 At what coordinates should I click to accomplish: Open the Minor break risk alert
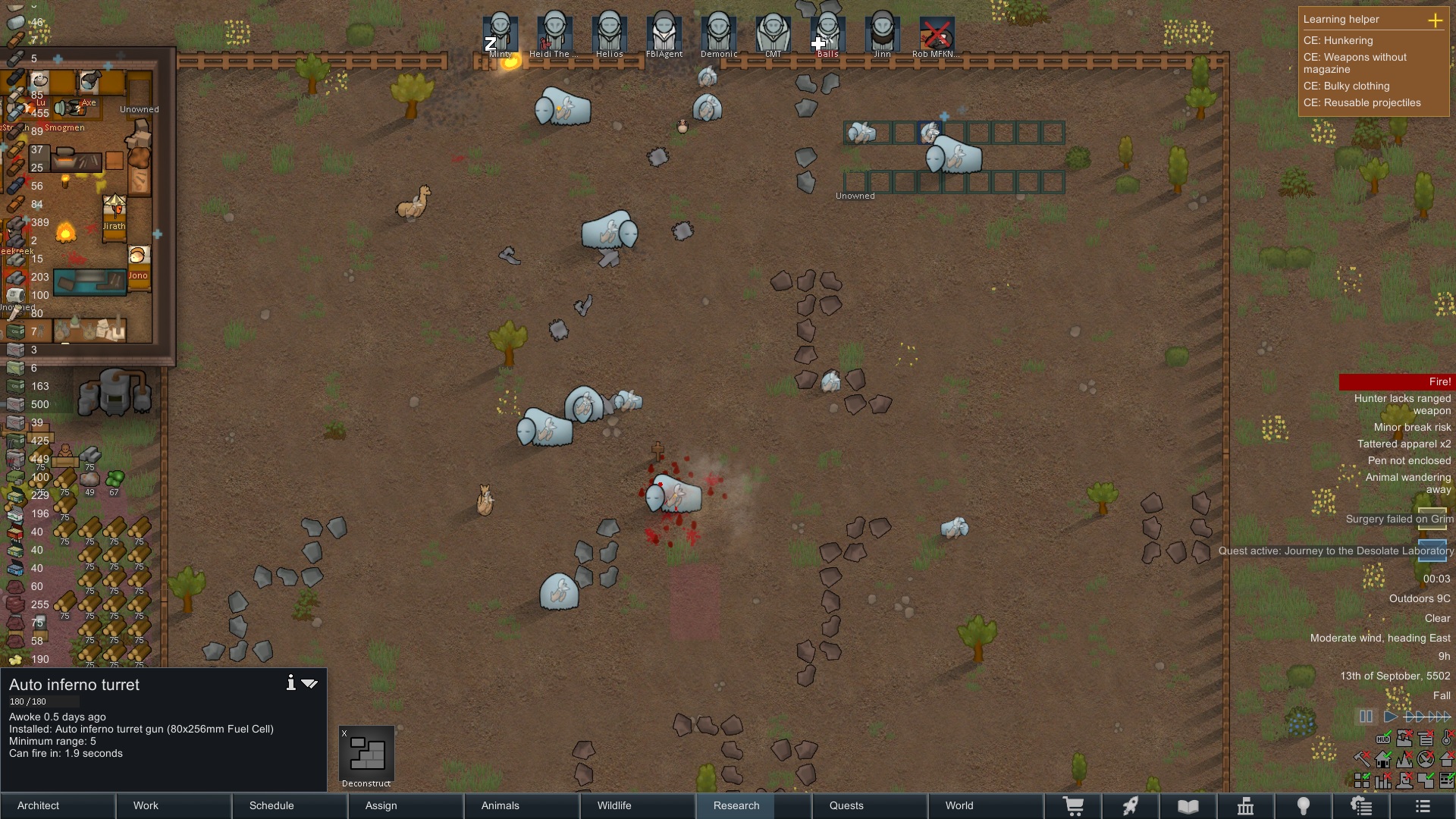pyautogui.click(x=1412, y=427)
